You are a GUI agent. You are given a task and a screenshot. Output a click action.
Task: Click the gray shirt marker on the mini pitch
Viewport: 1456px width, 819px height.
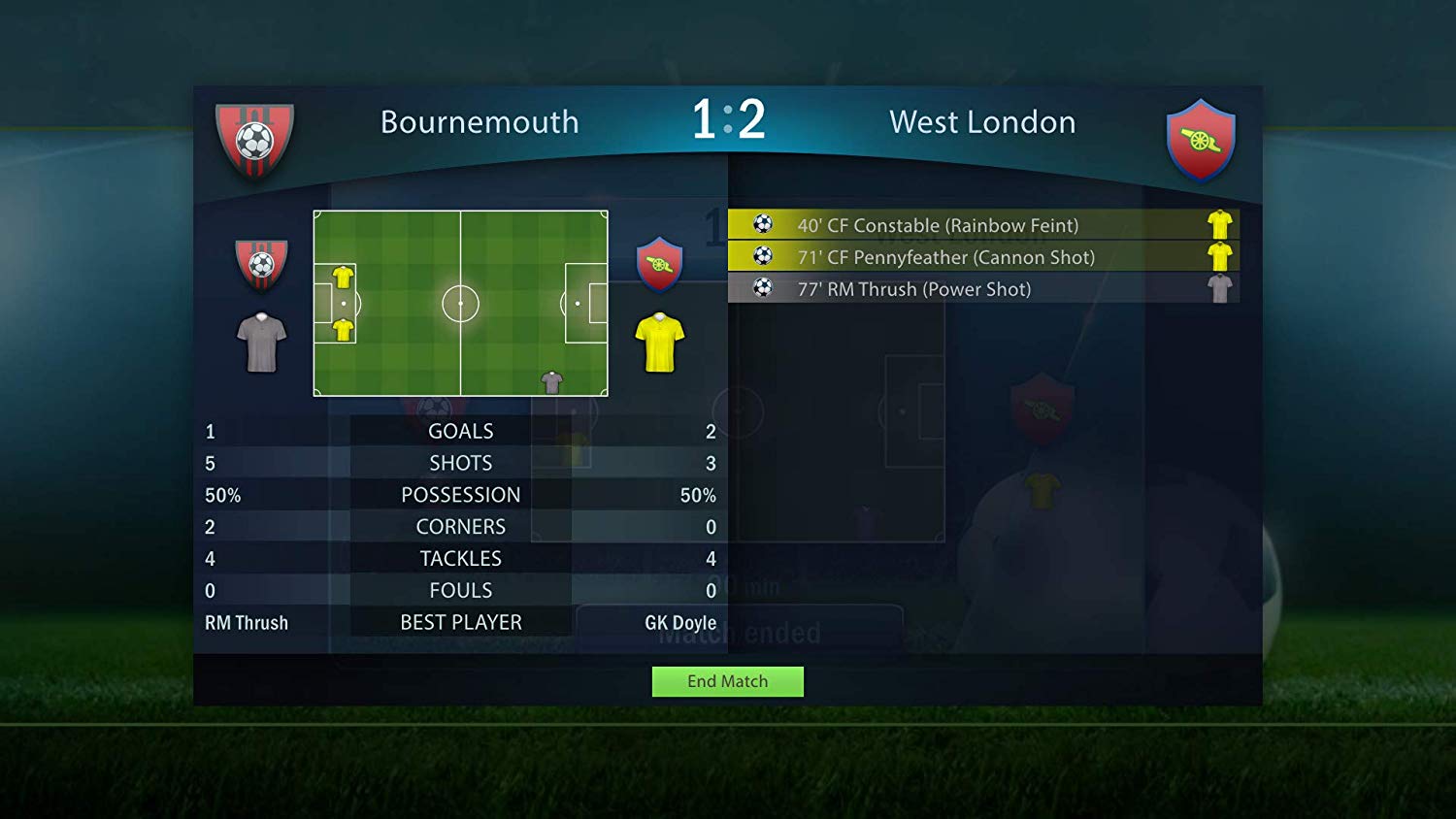[x=552, y=382]
